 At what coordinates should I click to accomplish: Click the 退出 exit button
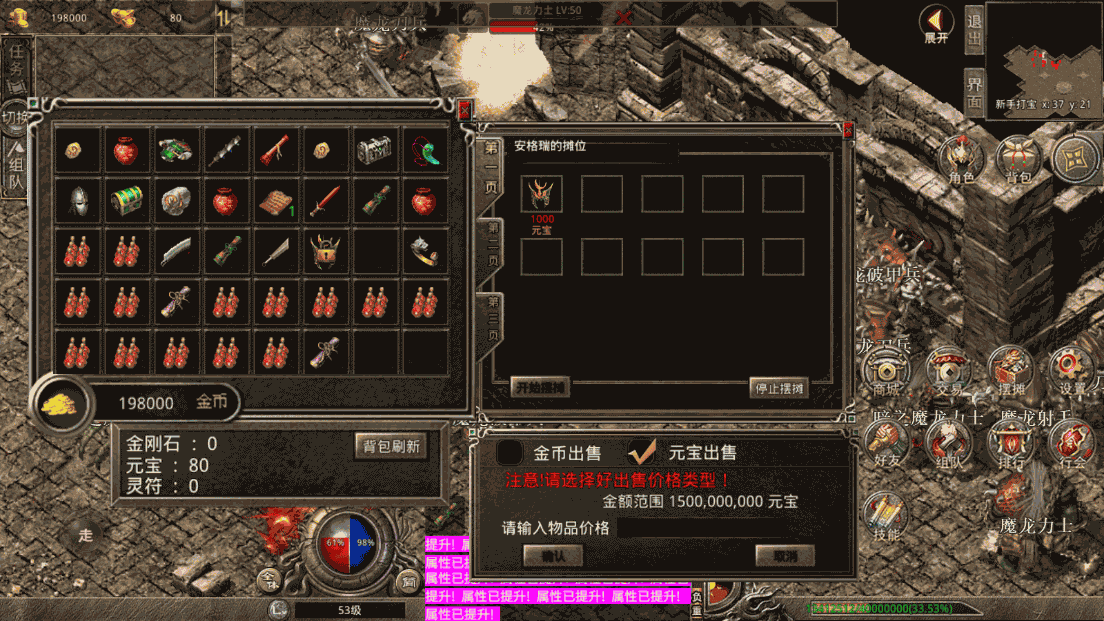point(974,32)
